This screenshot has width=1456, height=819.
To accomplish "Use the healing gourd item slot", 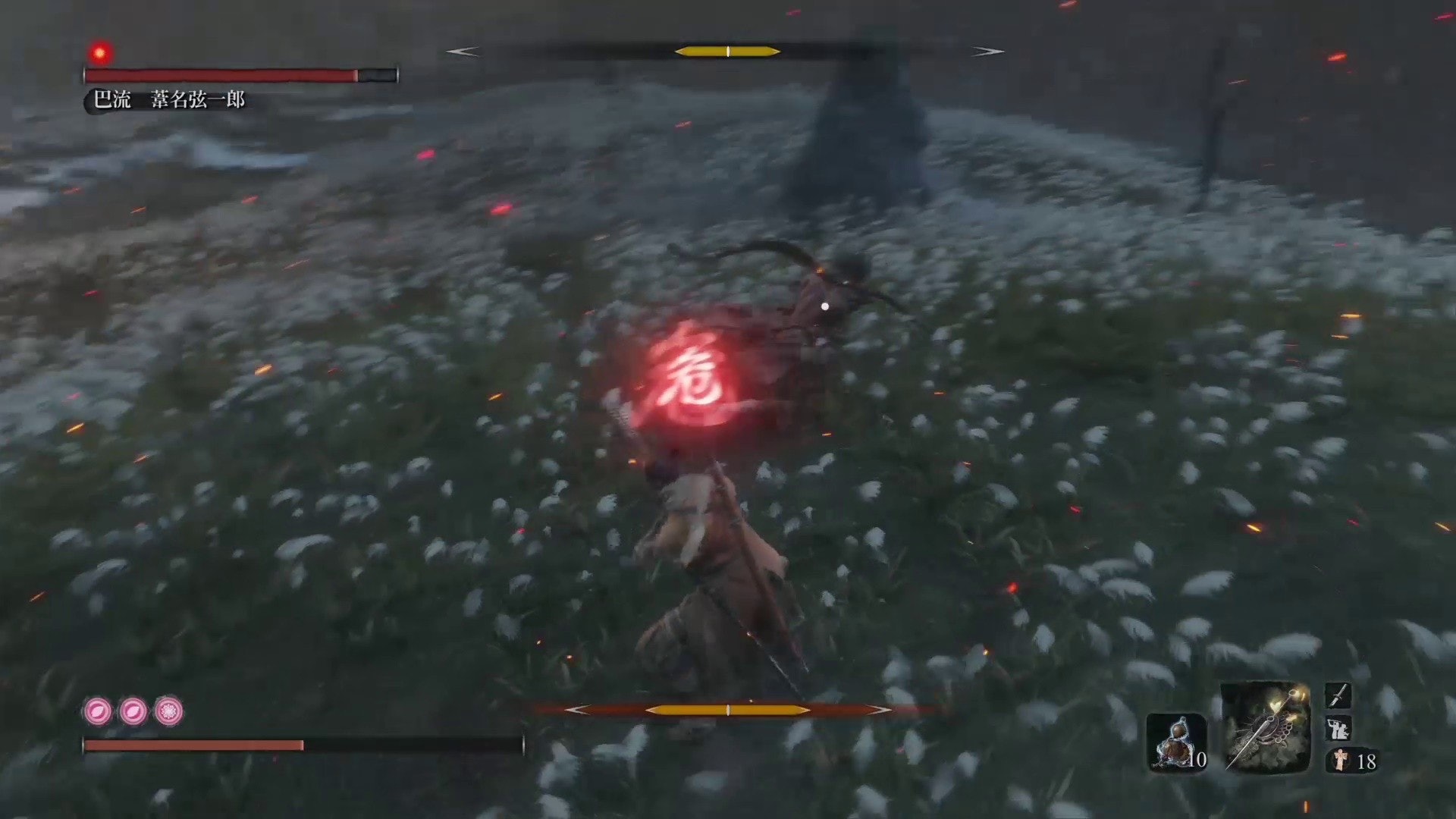I will [1175, 741].
